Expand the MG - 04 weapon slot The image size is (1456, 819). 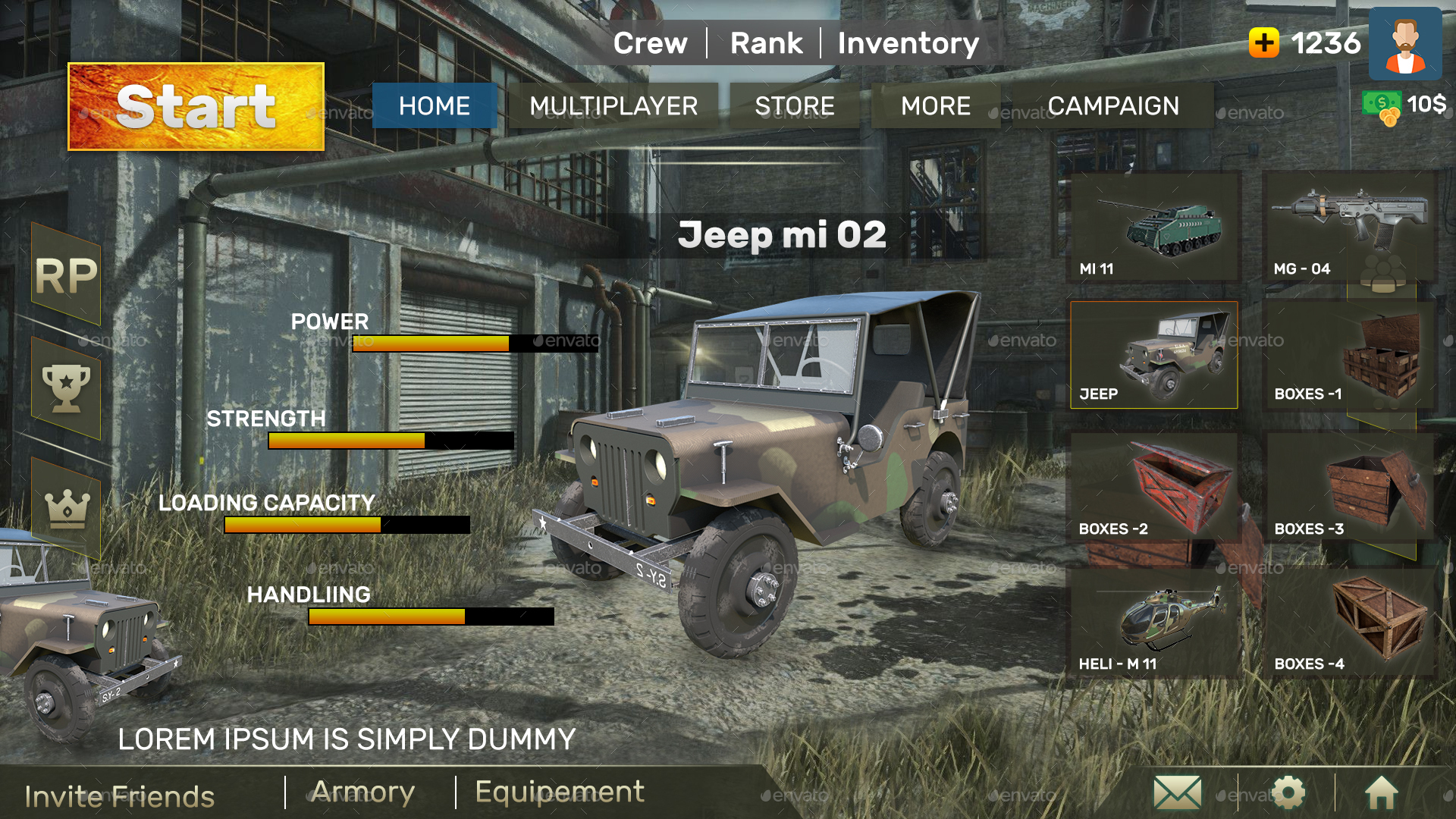point(1350,227)
